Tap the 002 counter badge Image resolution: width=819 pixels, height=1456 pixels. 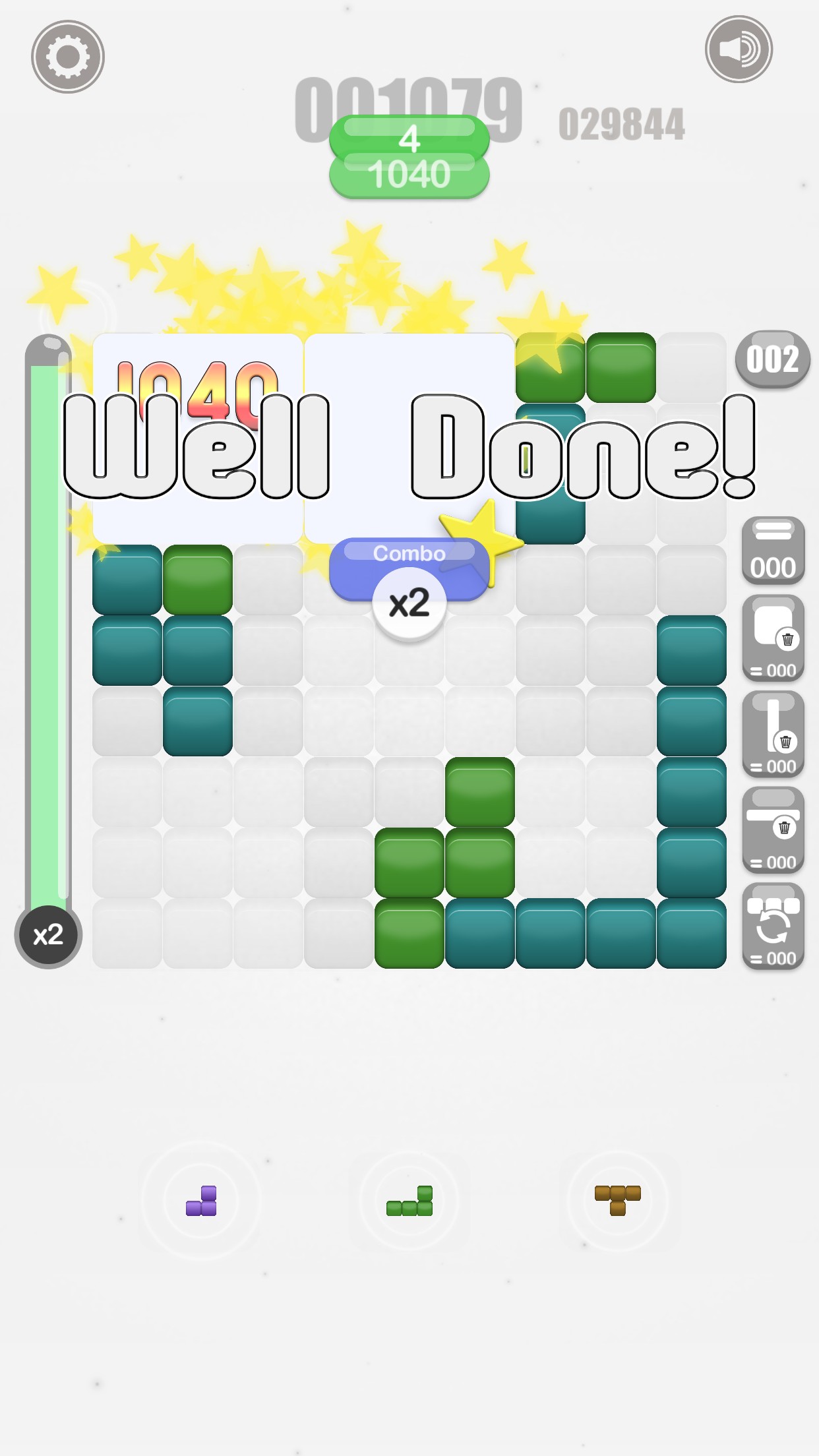pyautogui.click(x=772, y=359)
